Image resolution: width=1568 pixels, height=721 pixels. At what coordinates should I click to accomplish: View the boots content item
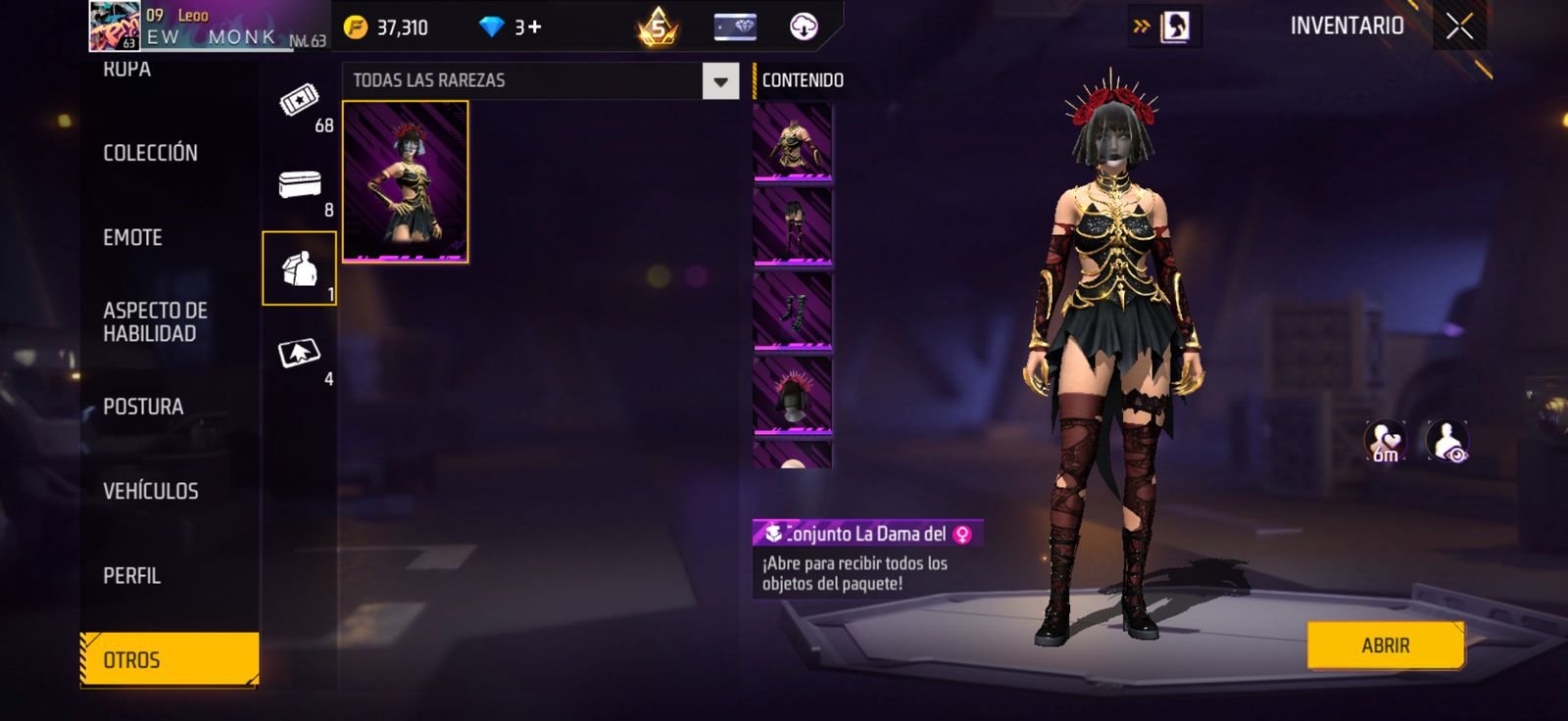(x=793, y=311)
